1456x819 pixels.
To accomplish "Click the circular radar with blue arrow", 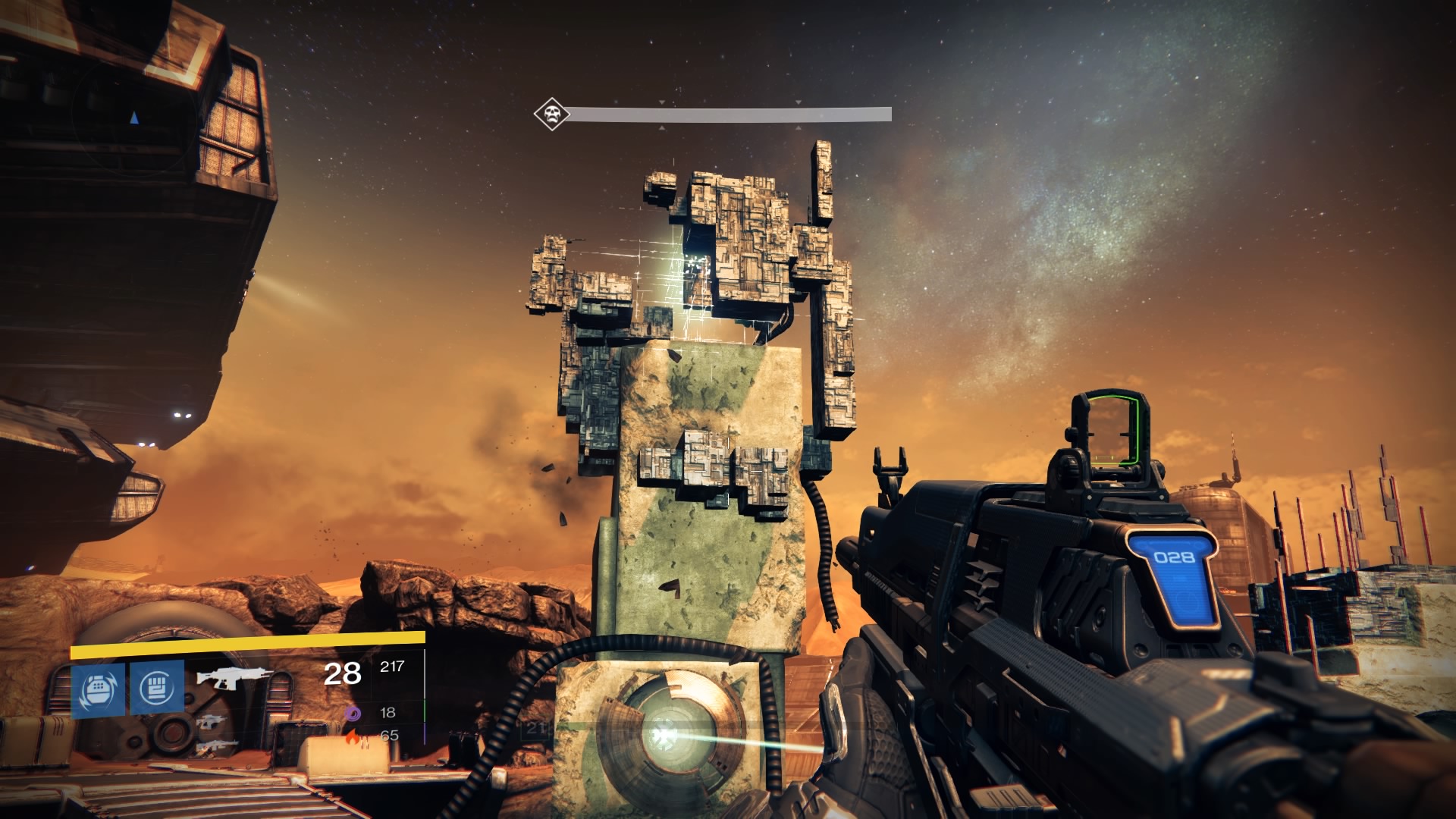I will (133, 118).
